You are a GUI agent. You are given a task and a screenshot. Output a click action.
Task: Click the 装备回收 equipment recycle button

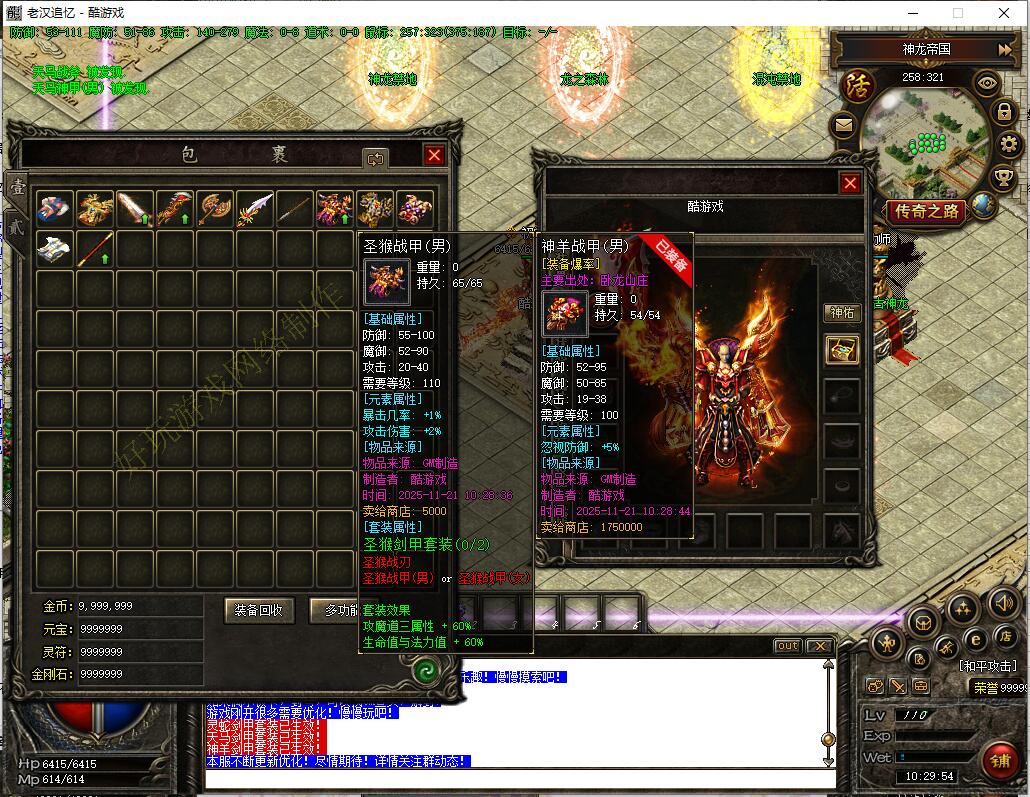point(259,609)
